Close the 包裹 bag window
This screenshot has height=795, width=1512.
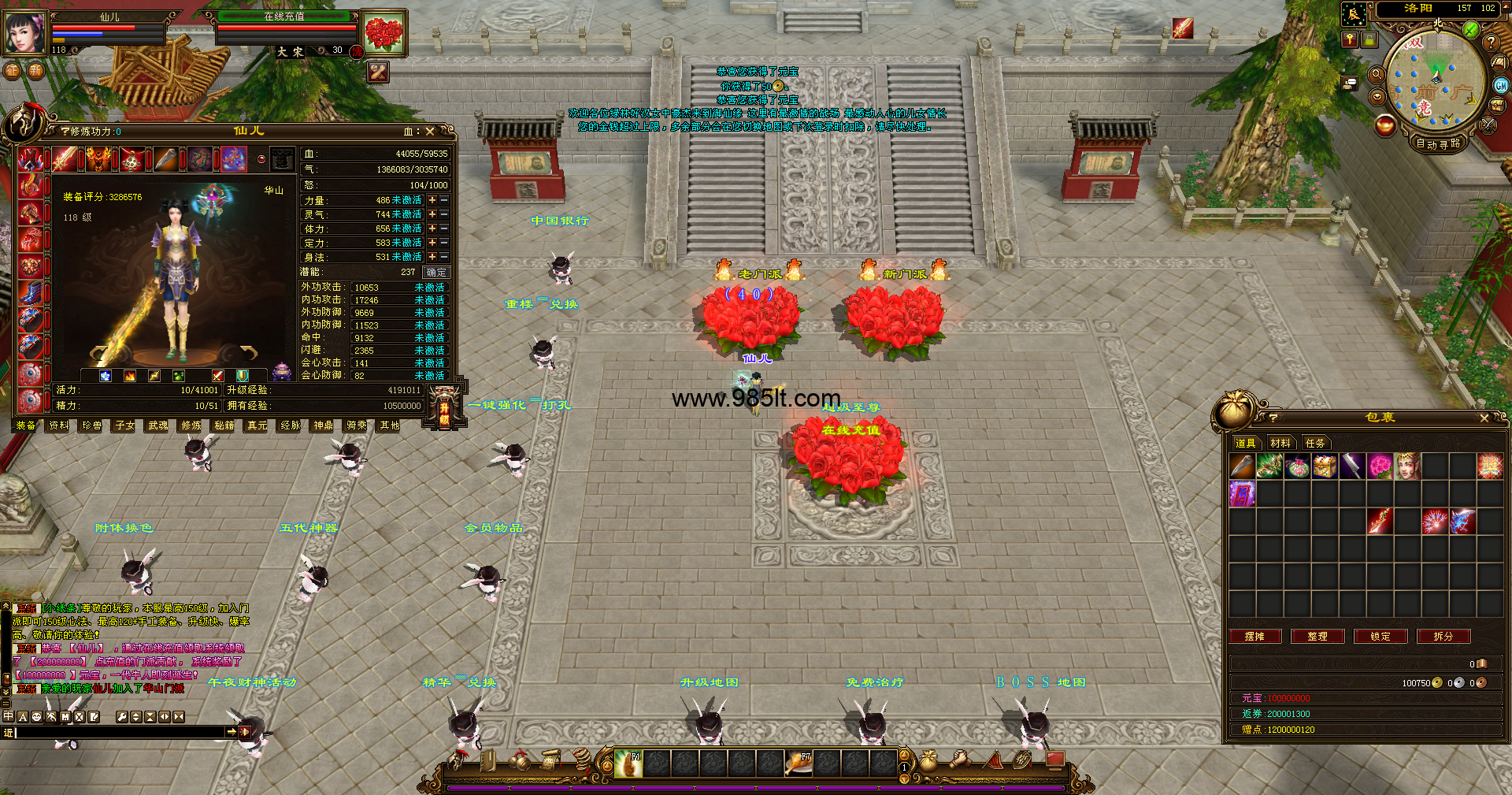[1484, 418]
